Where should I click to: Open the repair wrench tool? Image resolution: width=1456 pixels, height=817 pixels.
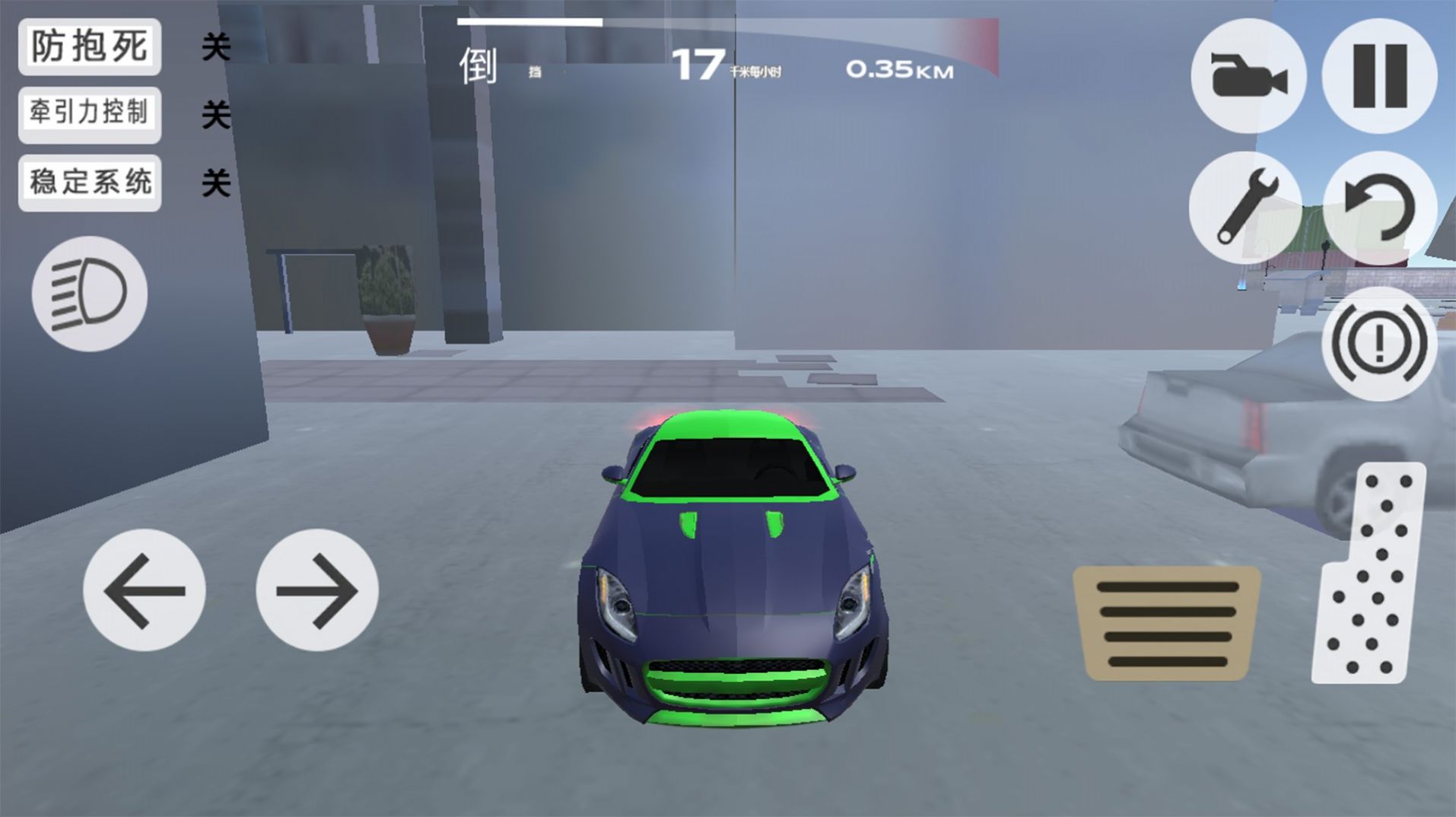click(x=1247, y=208)
